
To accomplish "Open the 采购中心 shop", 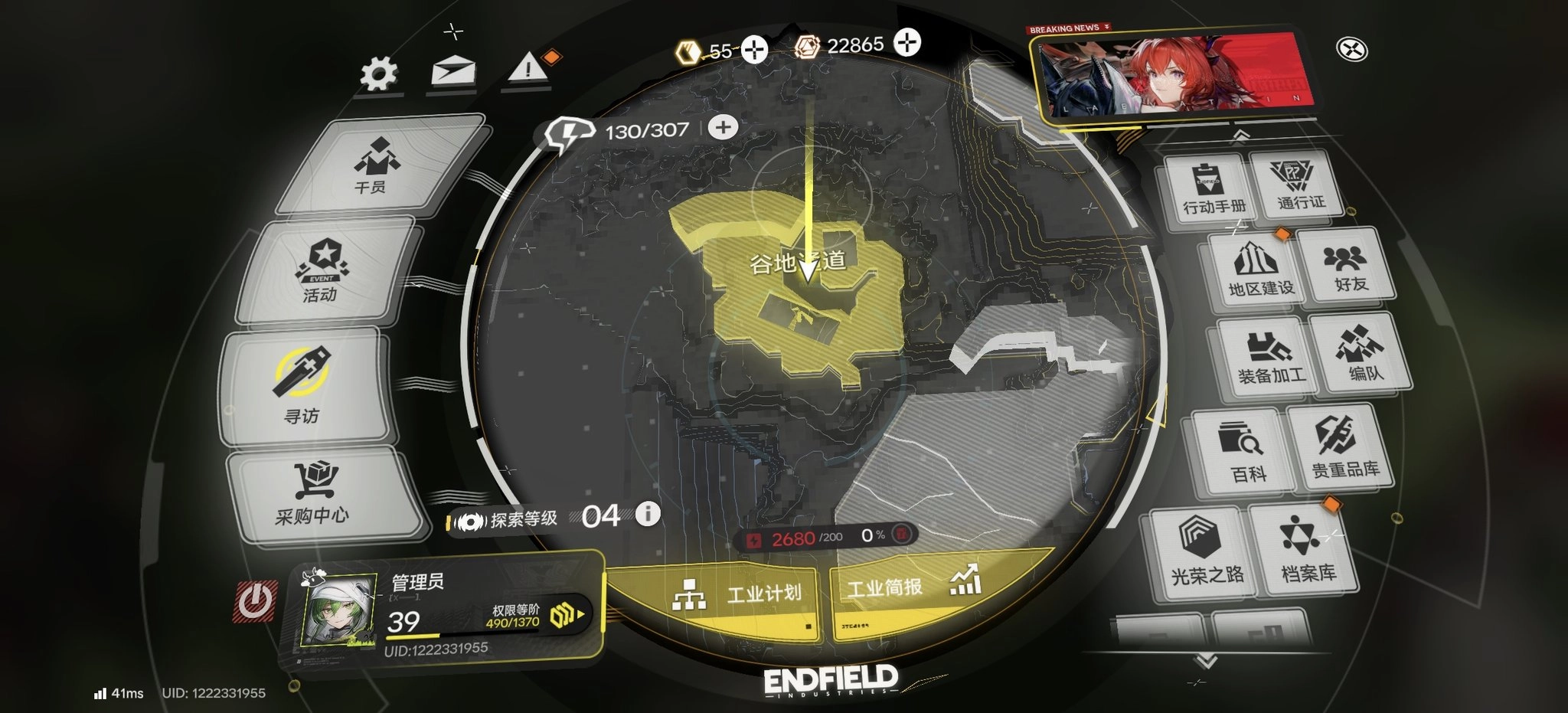I will pyautogui.click(x=315, y=493).
